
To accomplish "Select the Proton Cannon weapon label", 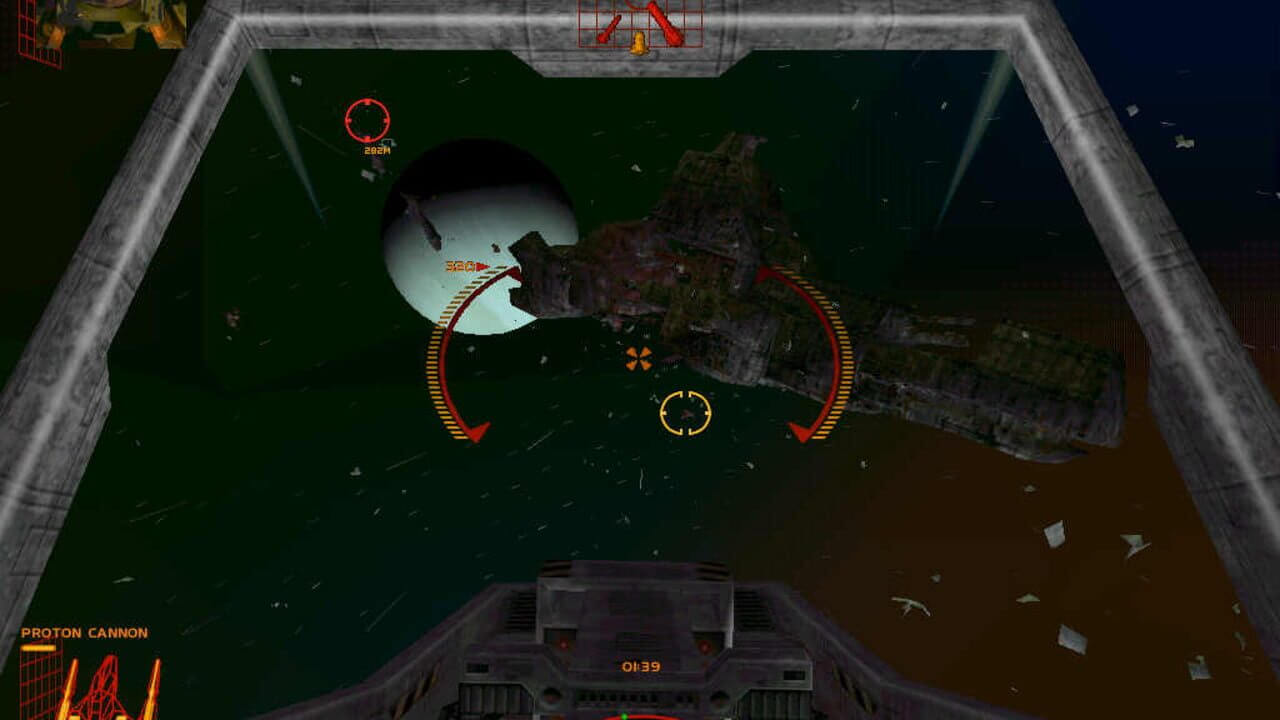I will [x=84, y=633].
